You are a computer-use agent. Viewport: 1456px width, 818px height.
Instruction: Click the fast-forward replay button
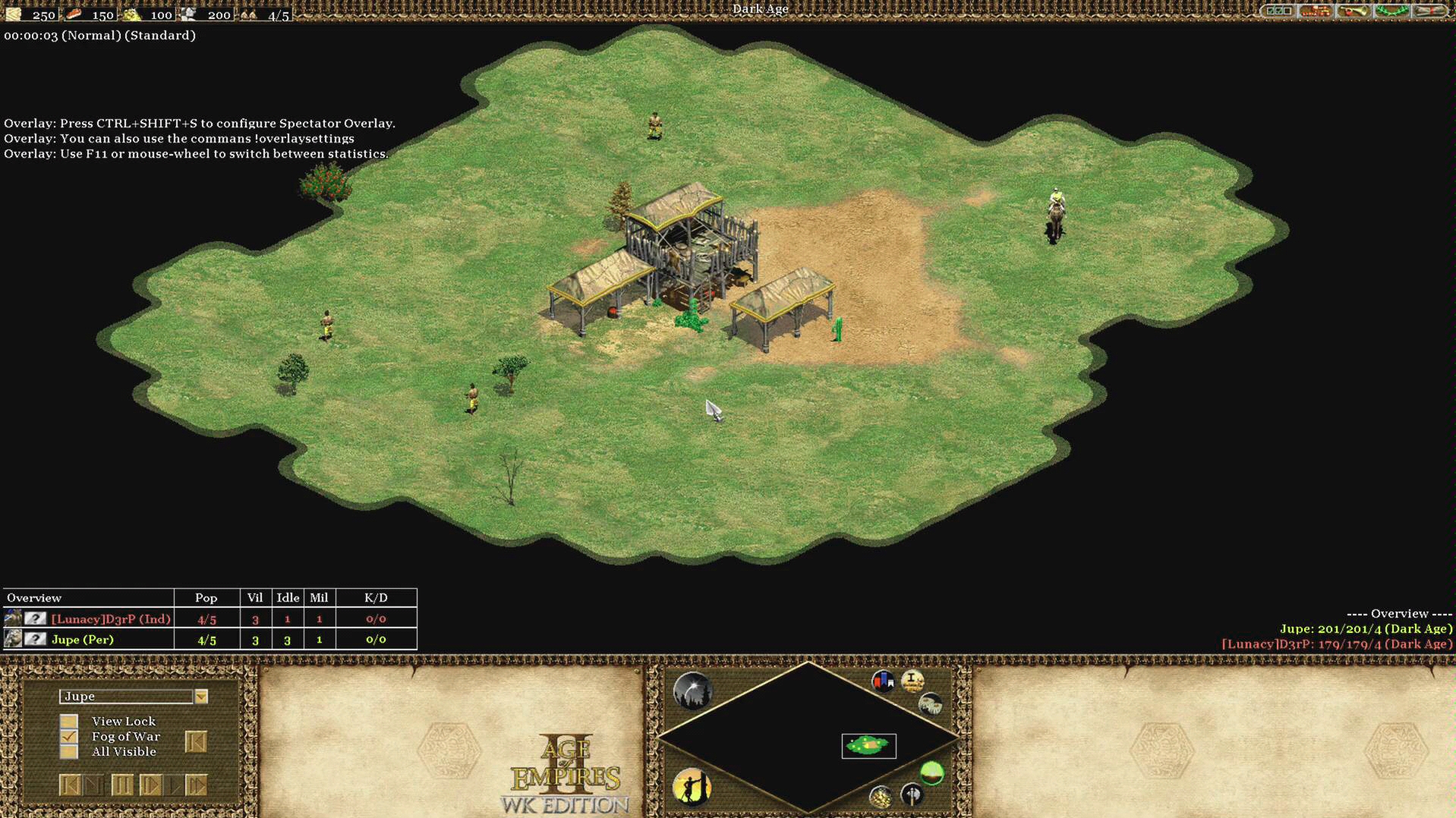(x=196, y=785)
